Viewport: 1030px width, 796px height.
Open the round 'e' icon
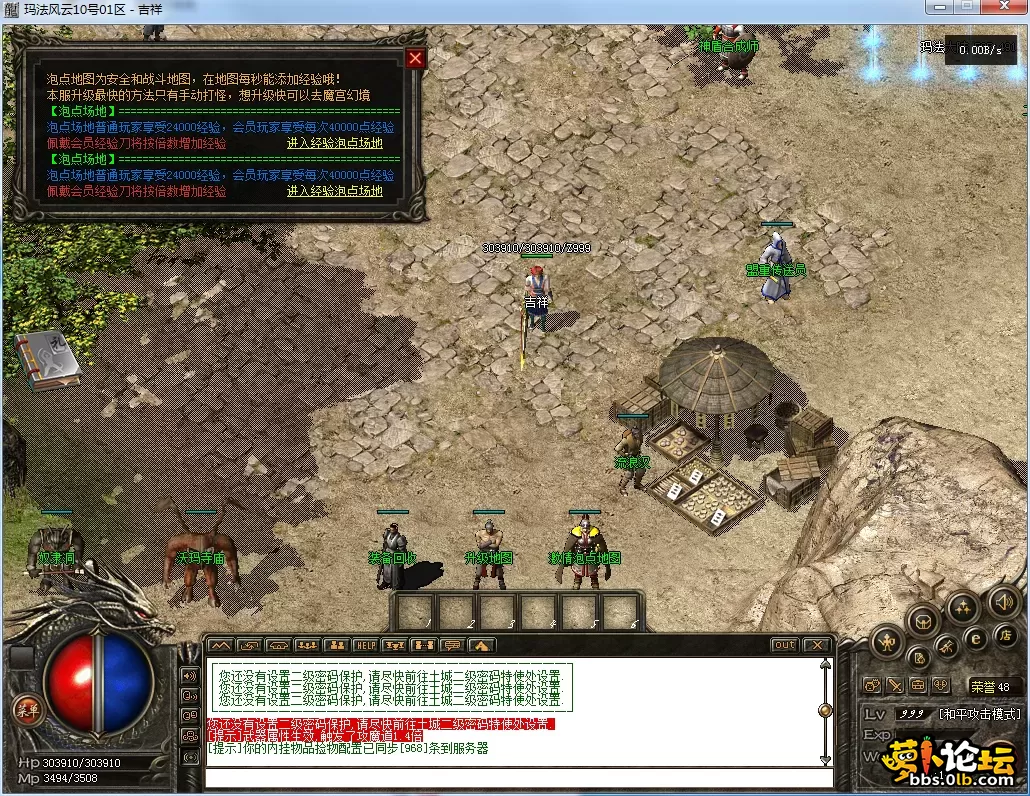pos(976,637)
